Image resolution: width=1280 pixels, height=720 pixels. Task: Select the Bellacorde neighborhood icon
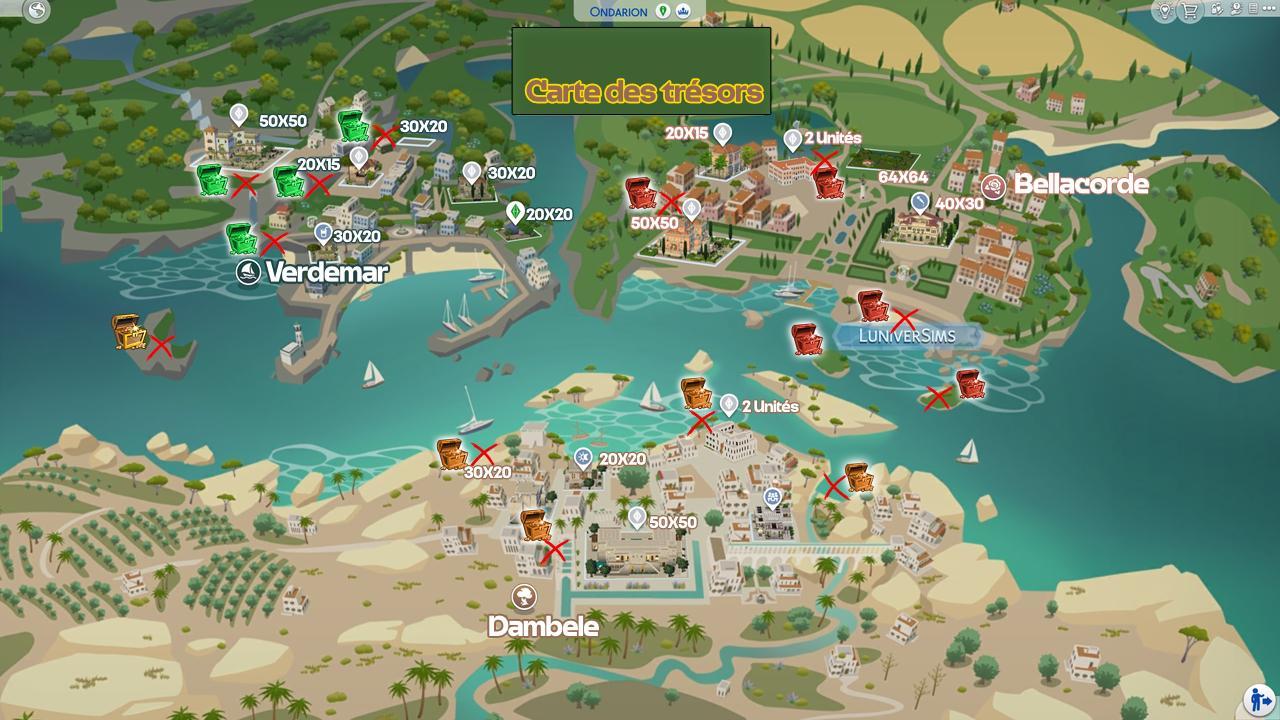click(993, 186)
